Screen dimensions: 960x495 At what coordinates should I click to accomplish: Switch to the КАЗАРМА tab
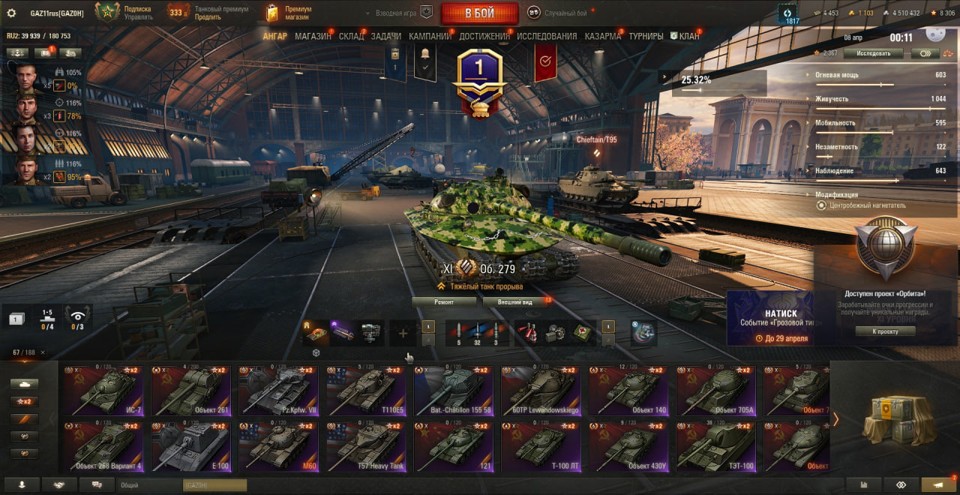(603, 36)
